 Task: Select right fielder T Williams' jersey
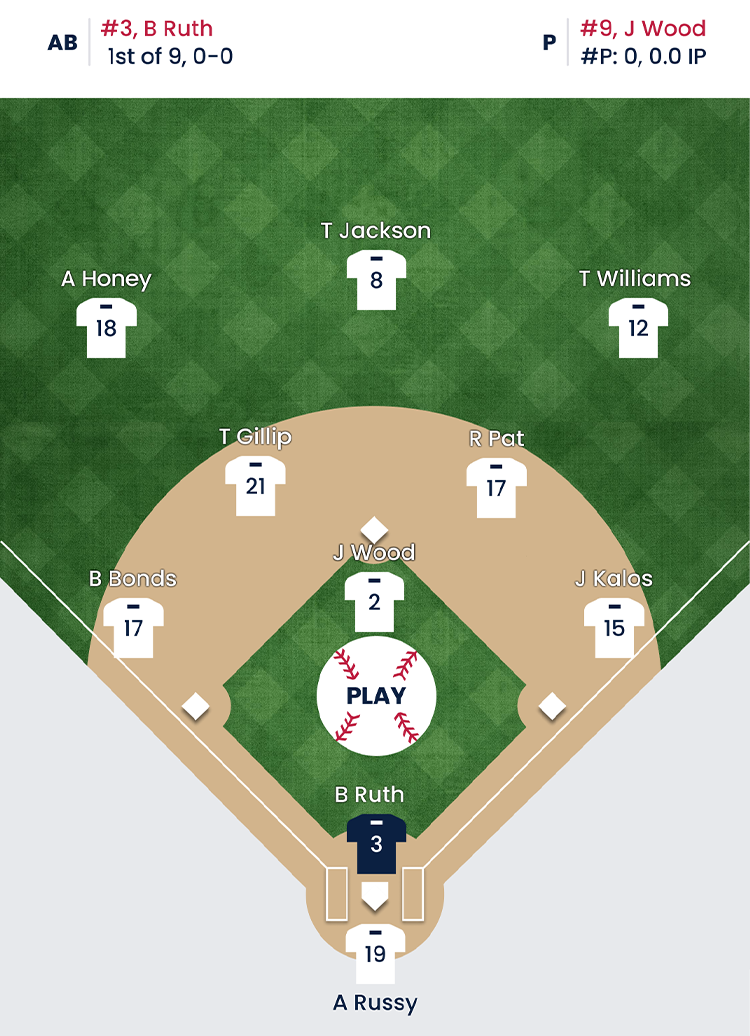638,328
